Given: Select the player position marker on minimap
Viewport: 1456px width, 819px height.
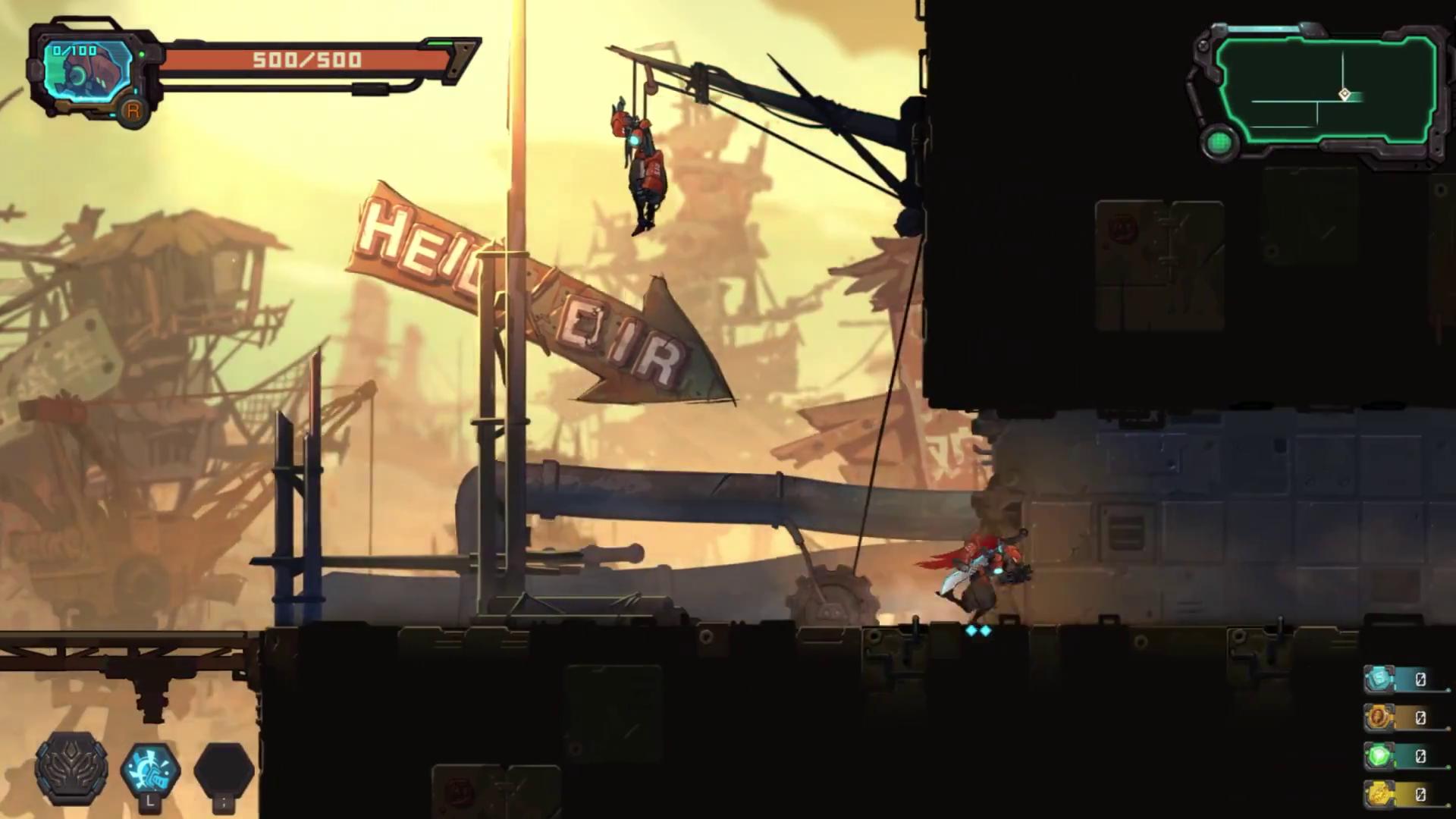Looking at the screenshot, I should click(x=1344, y=95).
